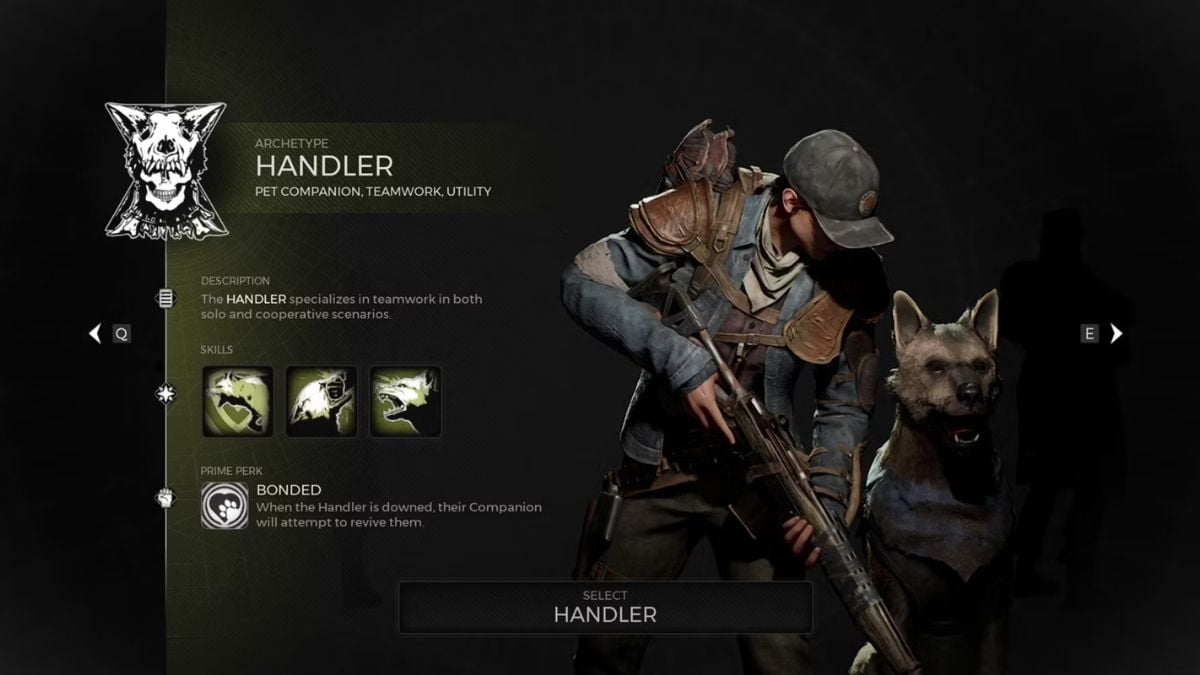Jump to the Description section marker

166,298
